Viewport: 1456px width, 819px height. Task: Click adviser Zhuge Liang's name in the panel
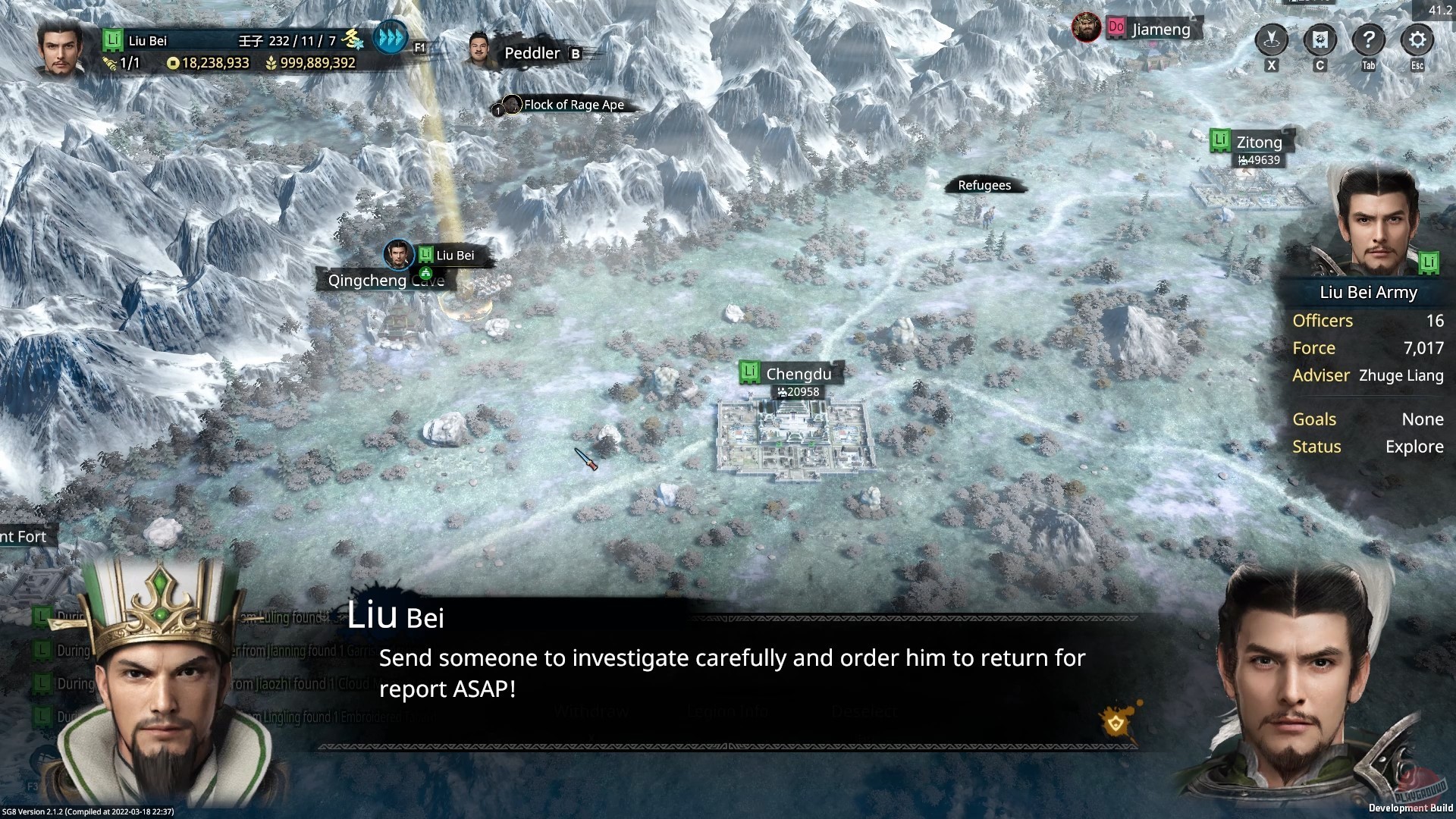pos(1401,375)
